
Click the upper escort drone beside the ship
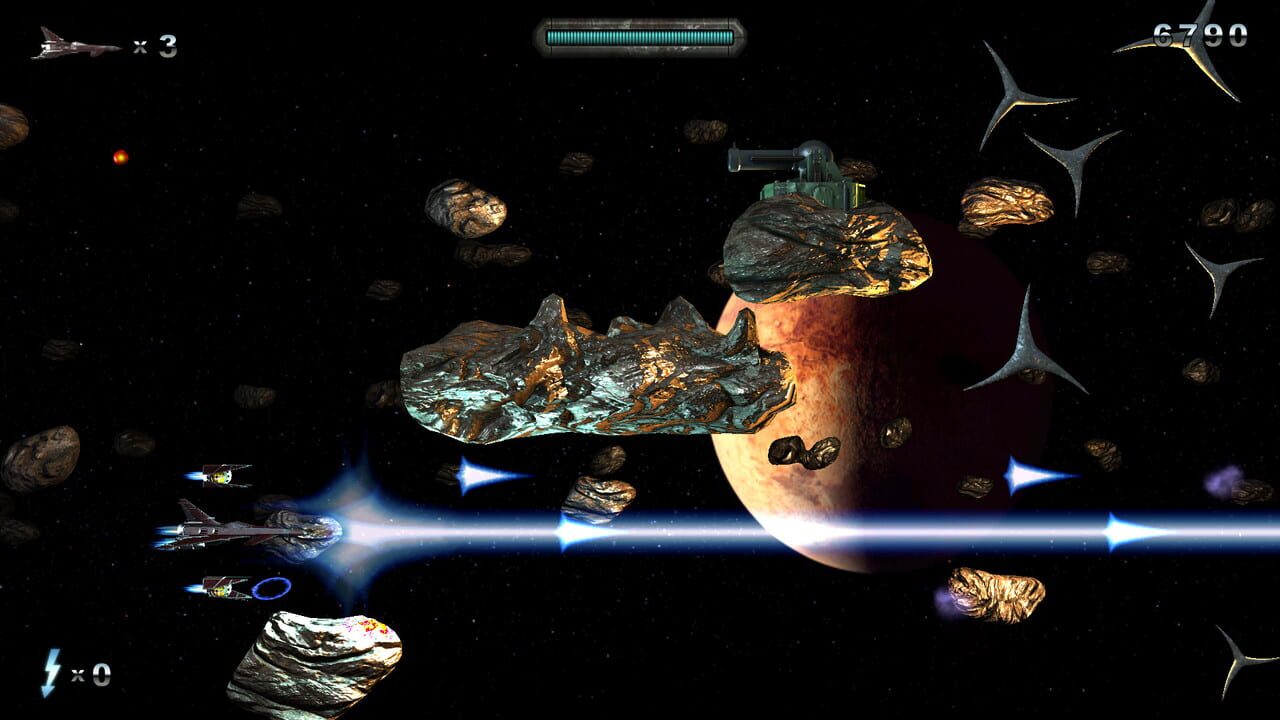tap(222, 478)
